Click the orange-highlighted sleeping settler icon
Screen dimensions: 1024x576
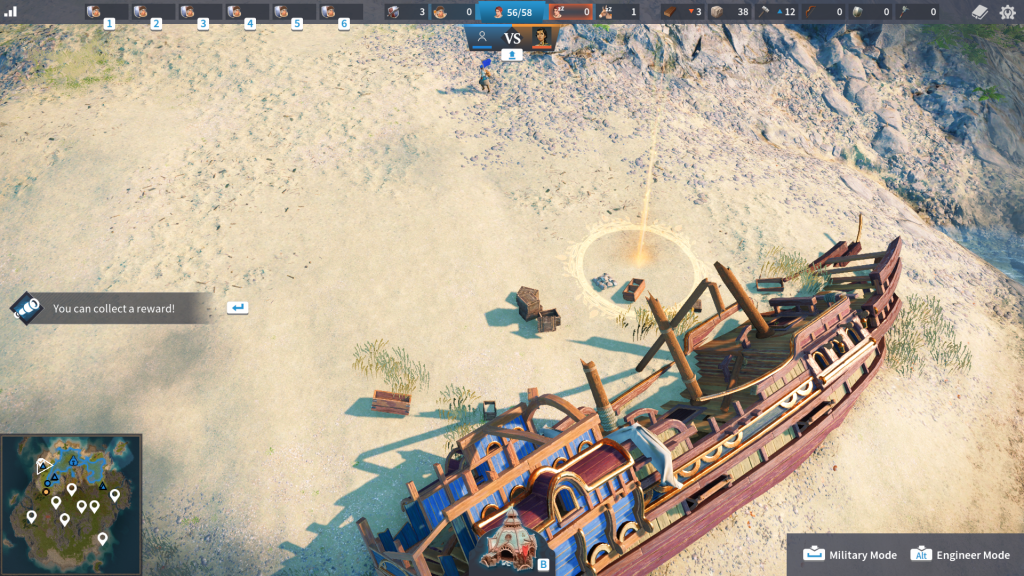(570, 12)
